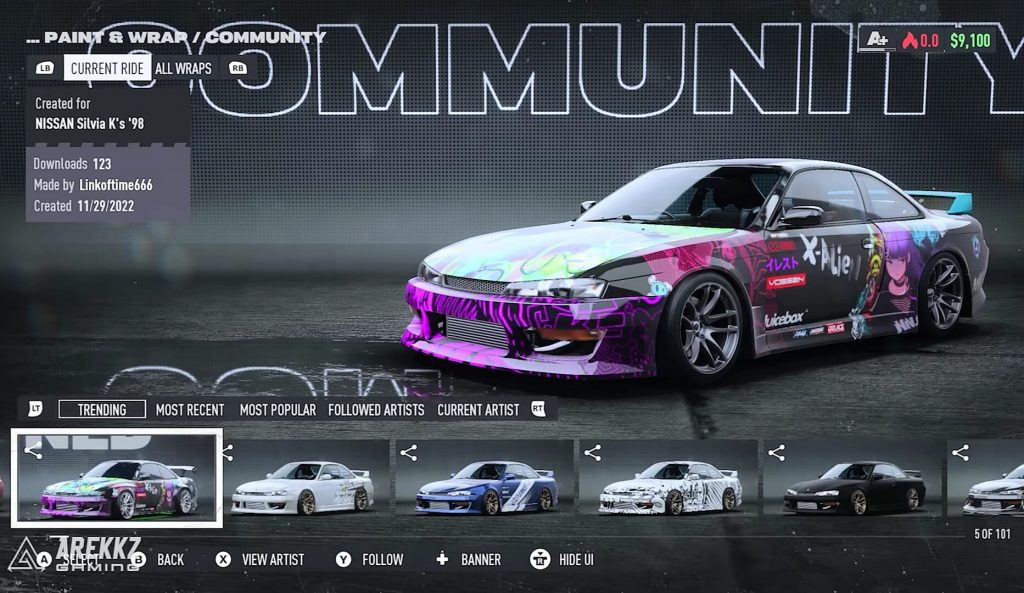Show Most Recent wraps
The image size is (1024, 593).
190,409
